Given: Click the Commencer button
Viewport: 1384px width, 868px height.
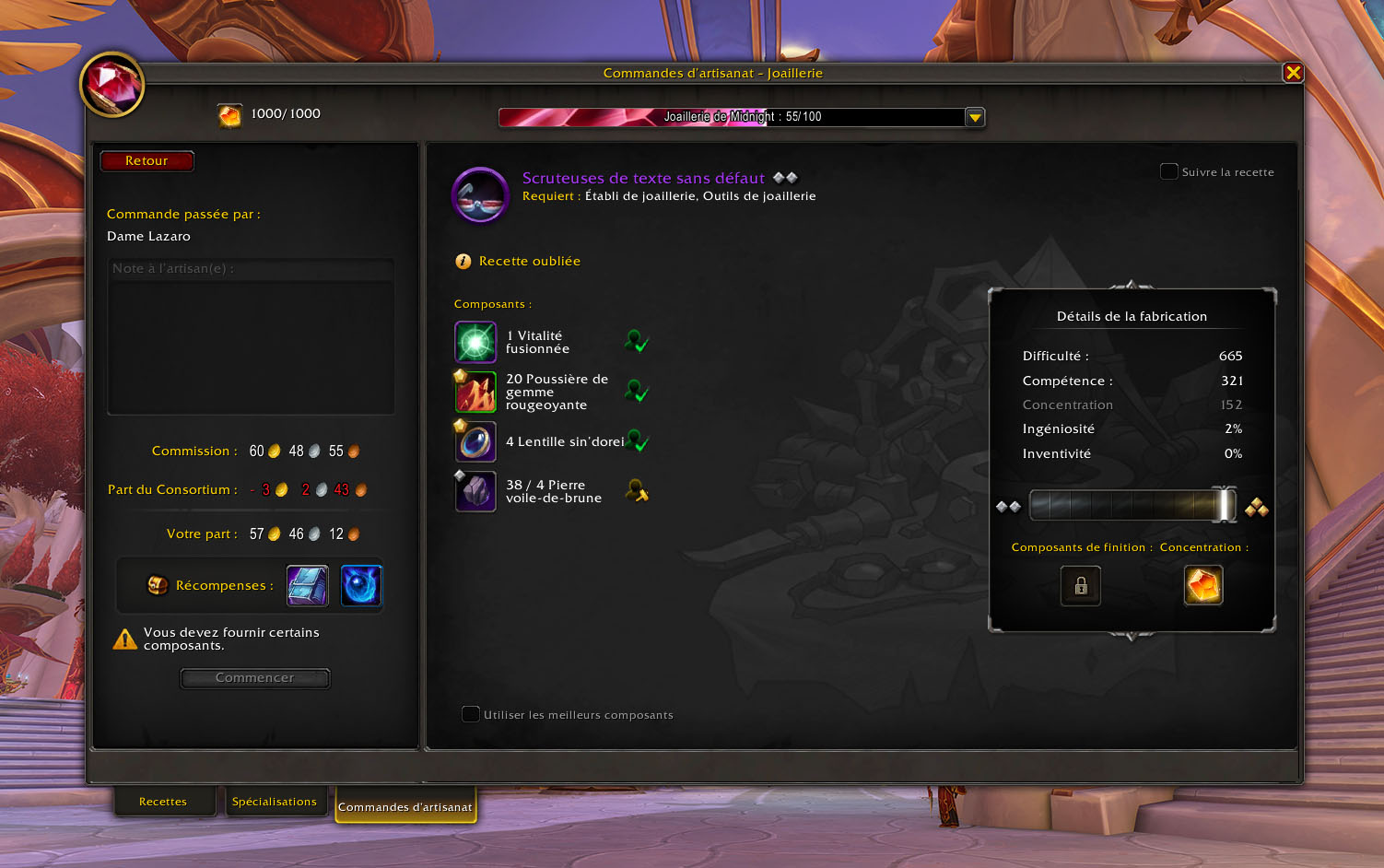Looking at the screenshot, I should tap(254, 678).
